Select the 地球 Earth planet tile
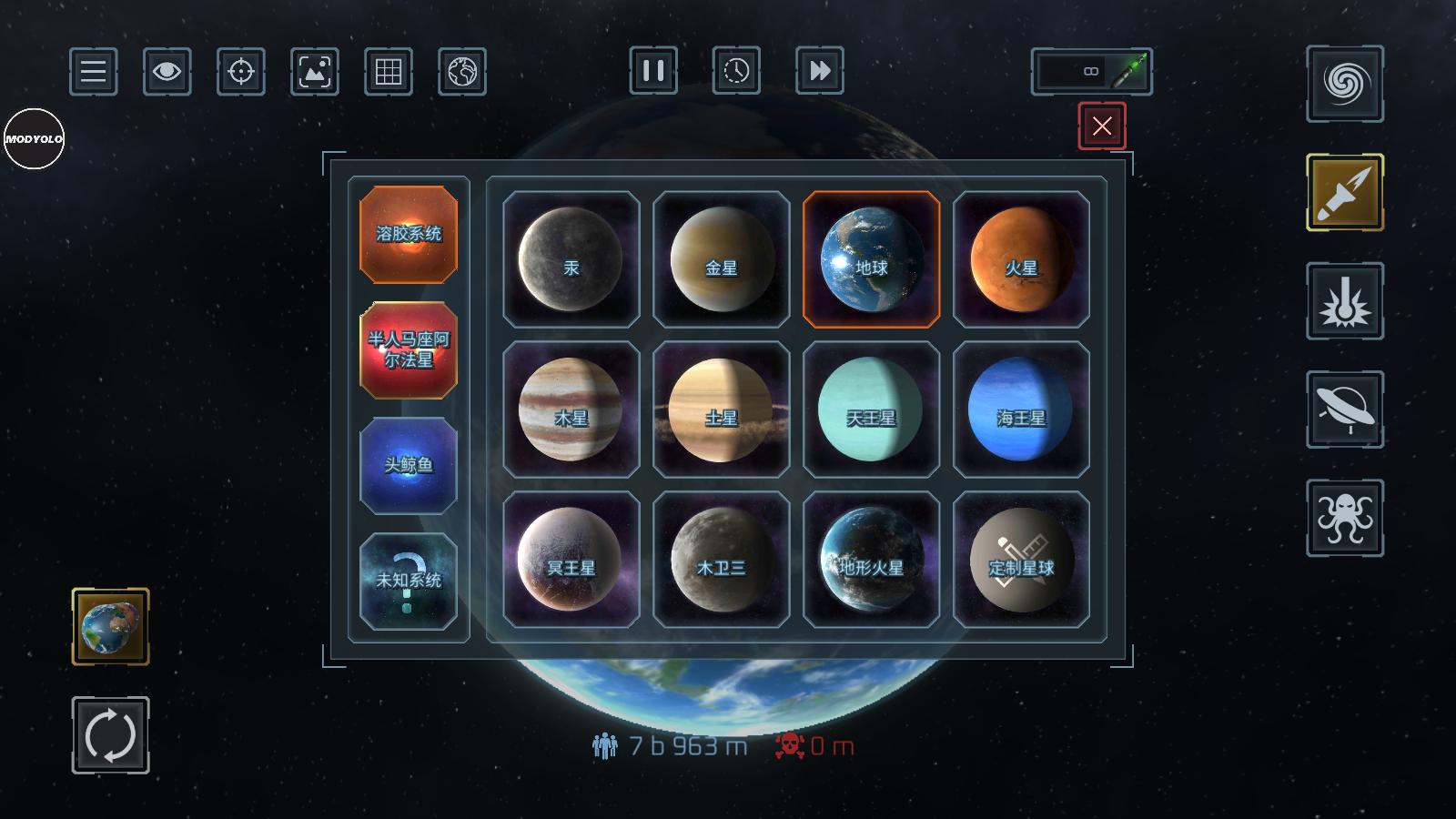The width and height of the screenshot is (1456, 819). coord(871,259)
